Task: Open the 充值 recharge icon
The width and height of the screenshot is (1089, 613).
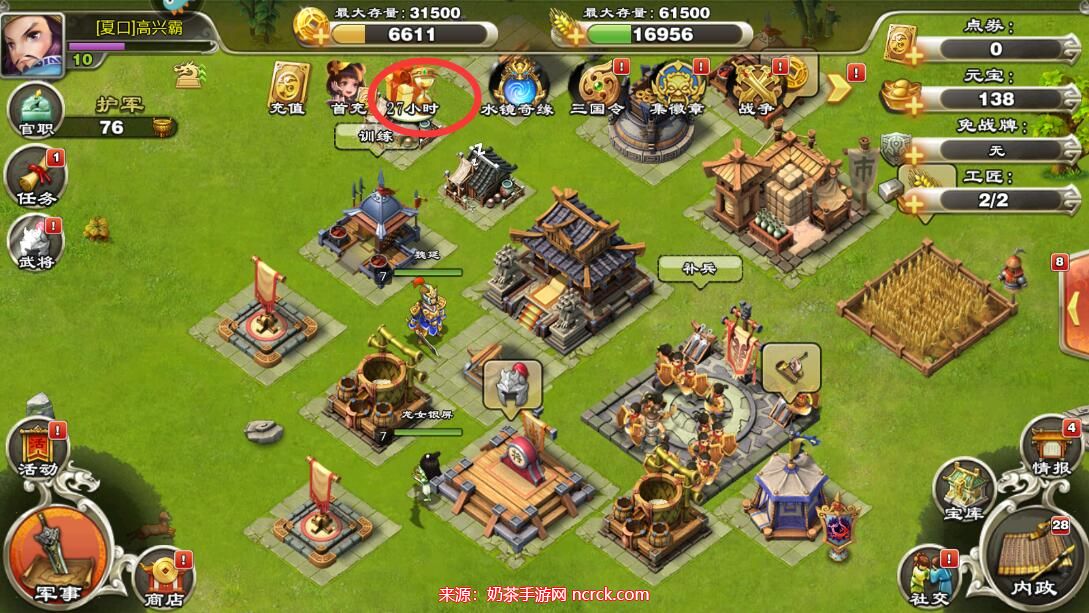Action: 288,87
